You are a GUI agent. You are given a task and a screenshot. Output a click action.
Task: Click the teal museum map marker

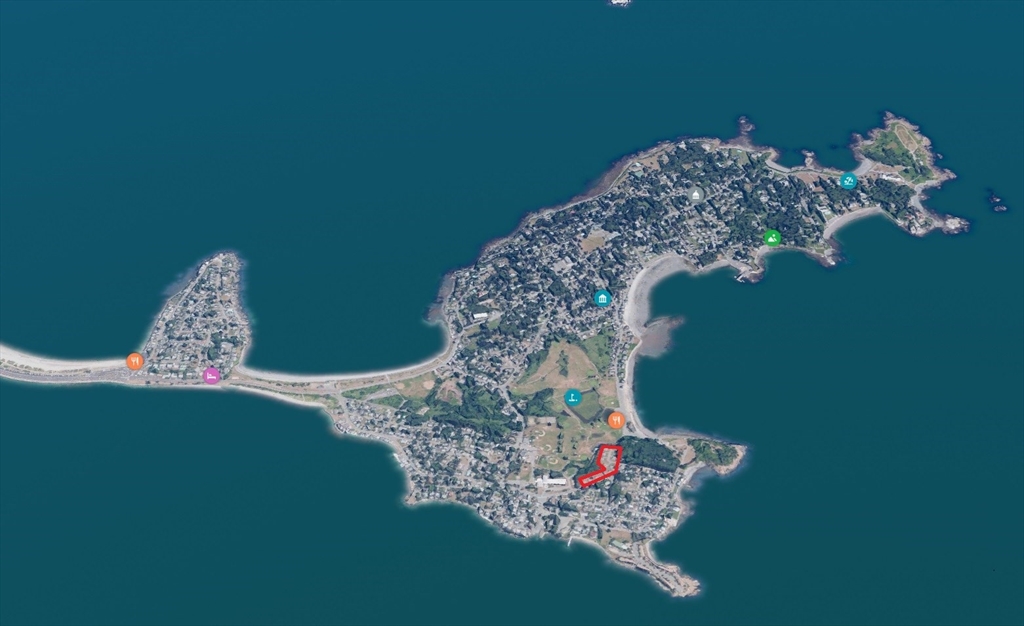[x=601, y=298]
